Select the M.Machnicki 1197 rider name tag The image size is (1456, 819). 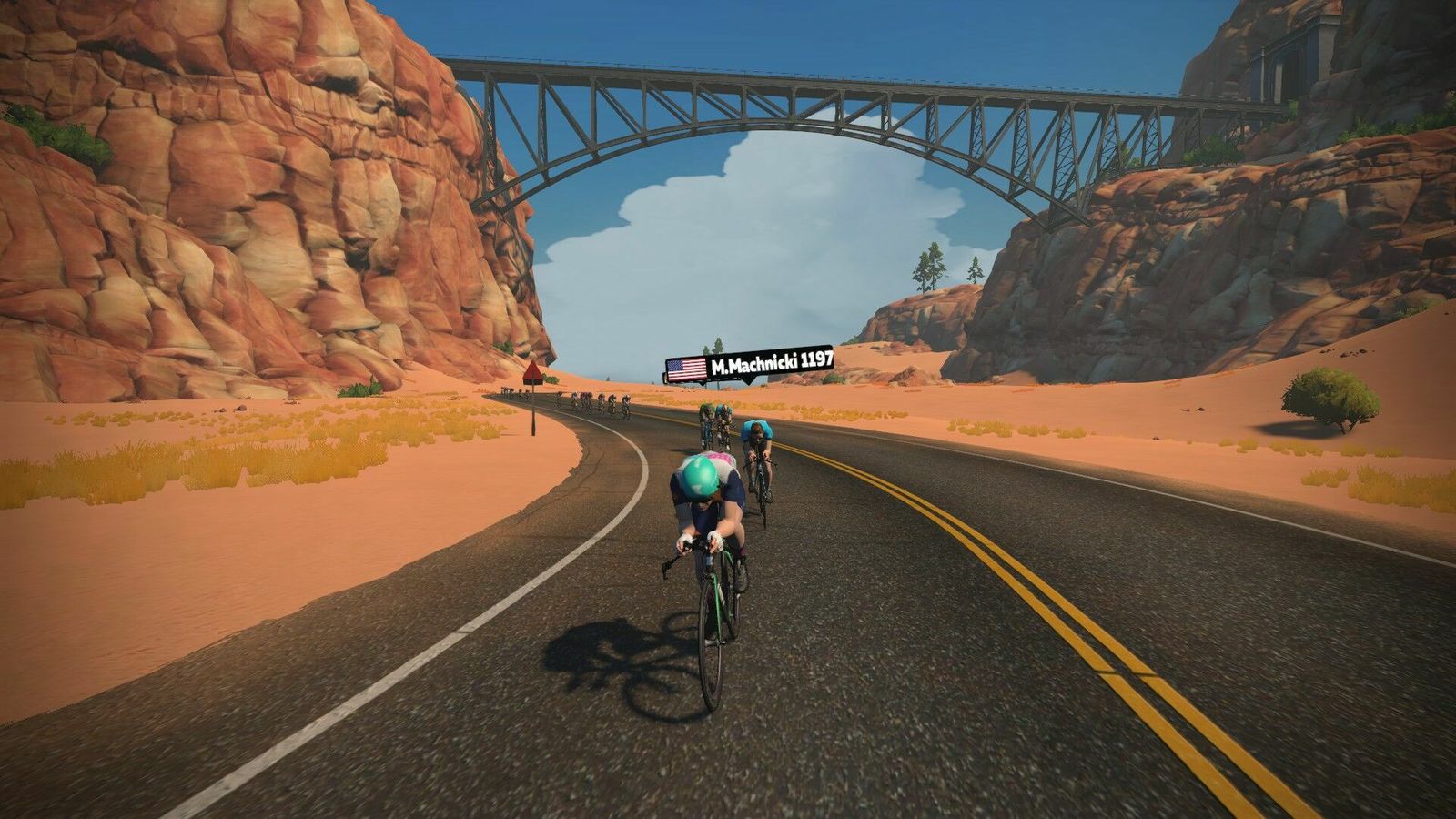750,365
